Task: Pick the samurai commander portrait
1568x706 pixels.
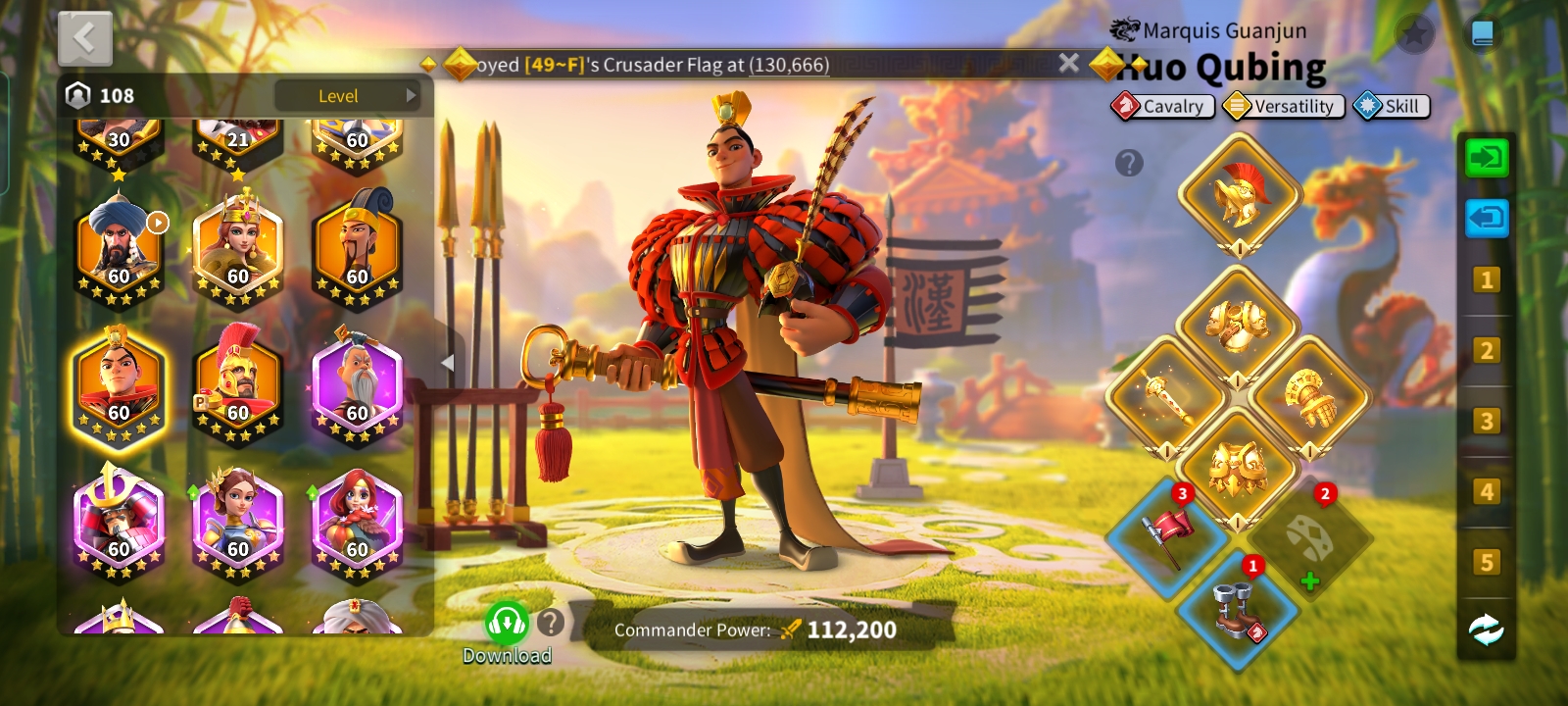Action: (119, 520)
